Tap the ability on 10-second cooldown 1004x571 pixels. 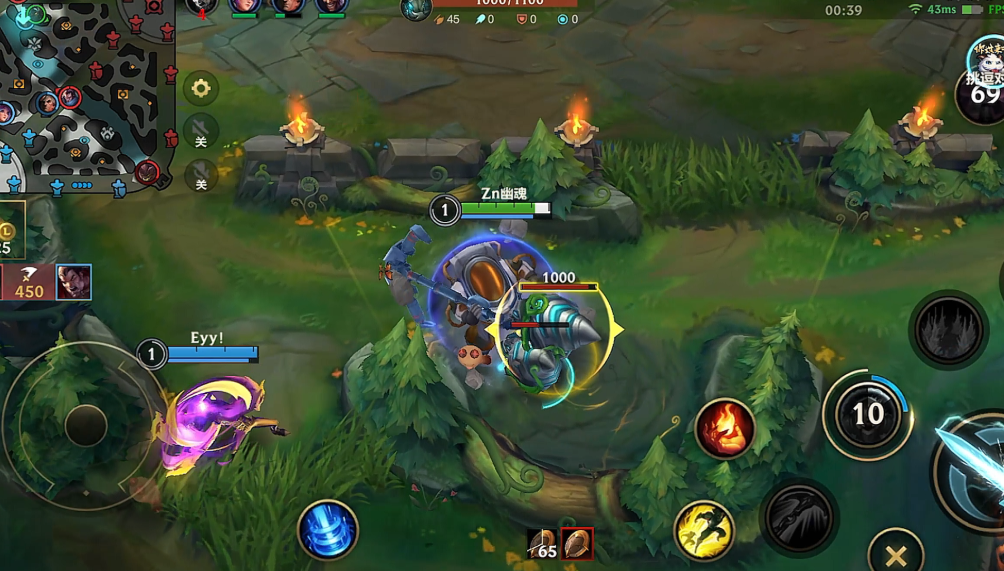[867, 414]
